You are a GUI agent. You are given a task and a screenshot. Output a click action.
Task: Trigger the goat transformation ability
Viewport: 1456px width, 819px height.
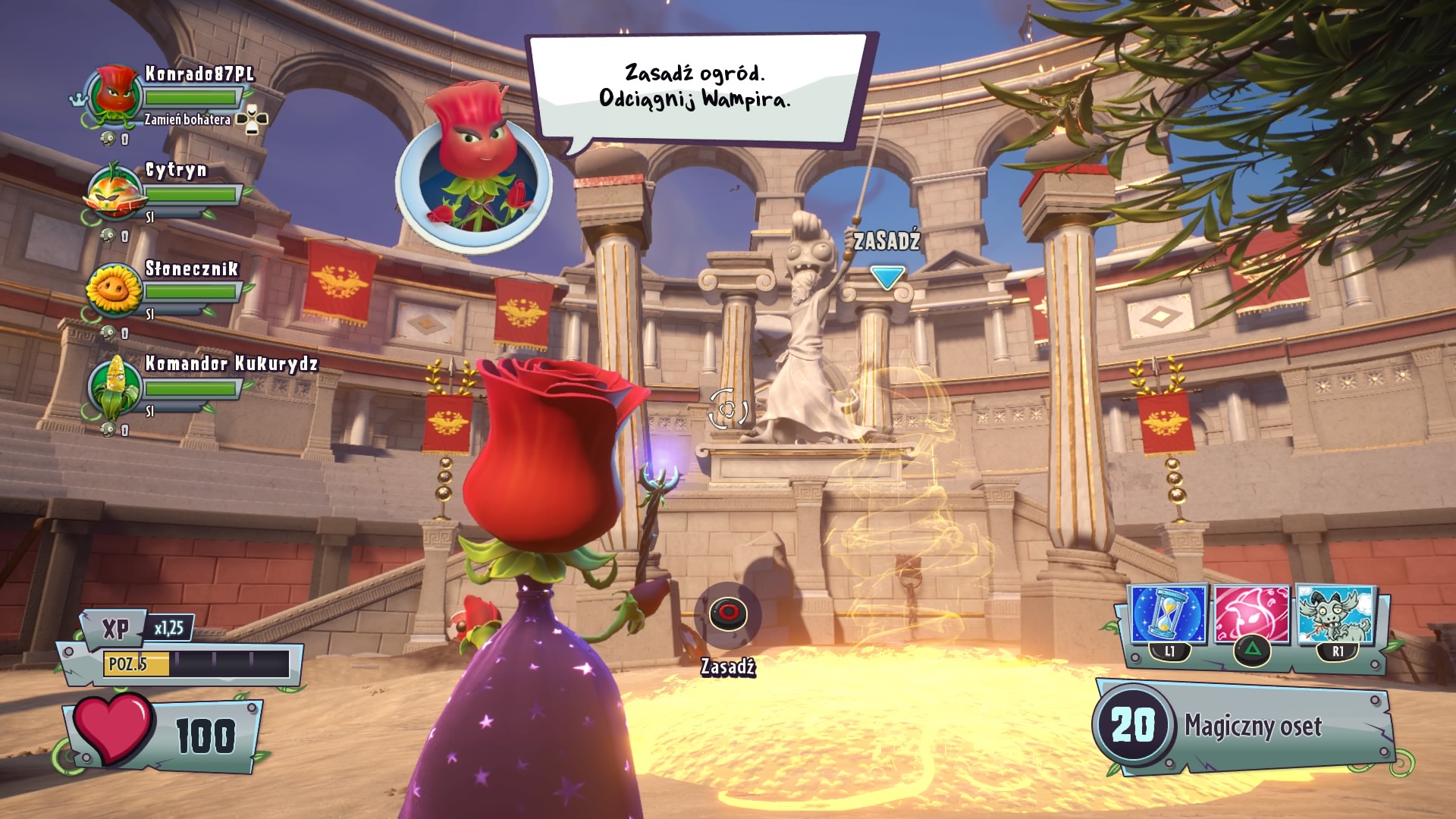click(1336, 616)
